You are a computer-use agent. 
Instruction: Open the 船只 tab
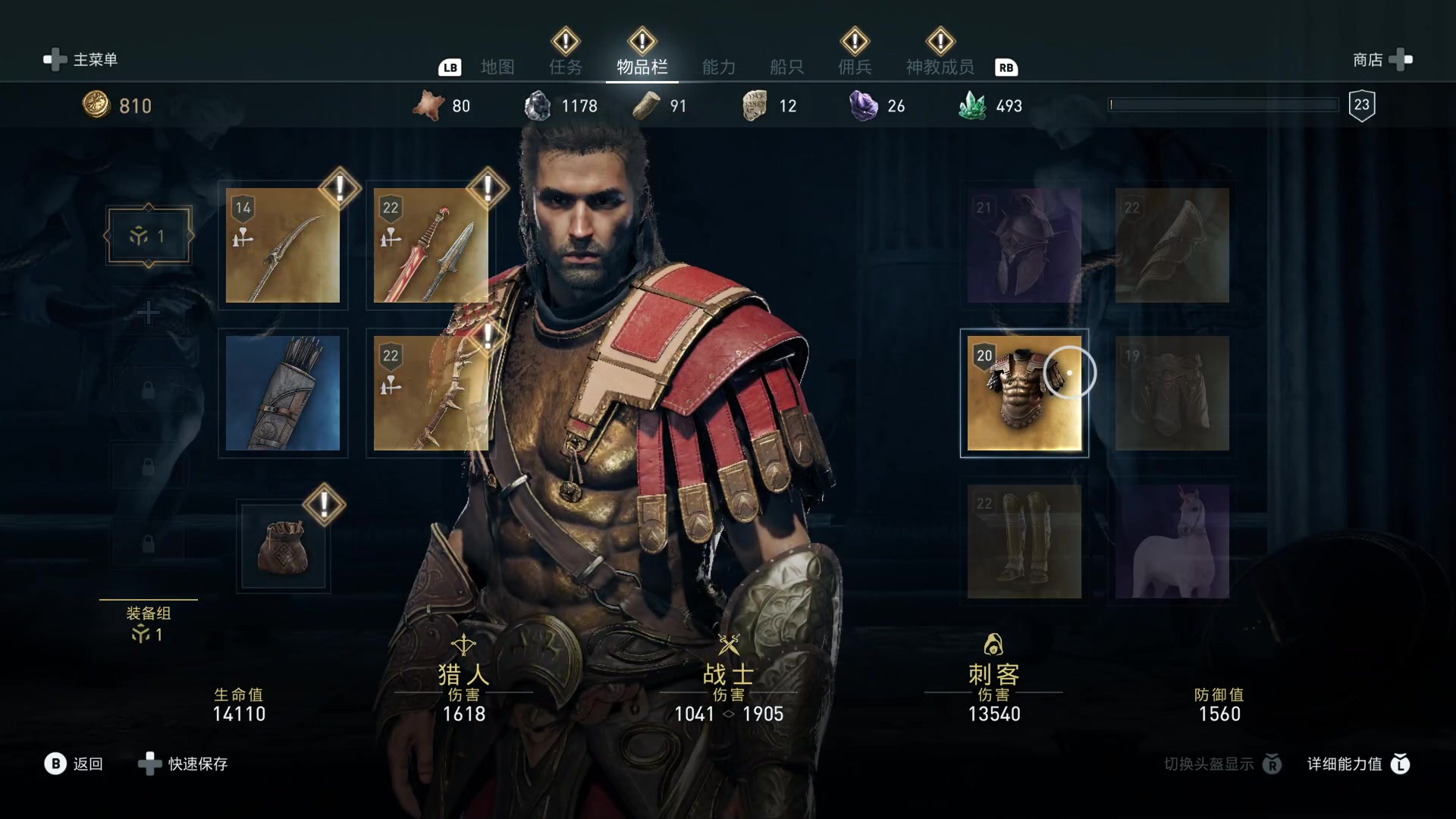pos(786,67)
